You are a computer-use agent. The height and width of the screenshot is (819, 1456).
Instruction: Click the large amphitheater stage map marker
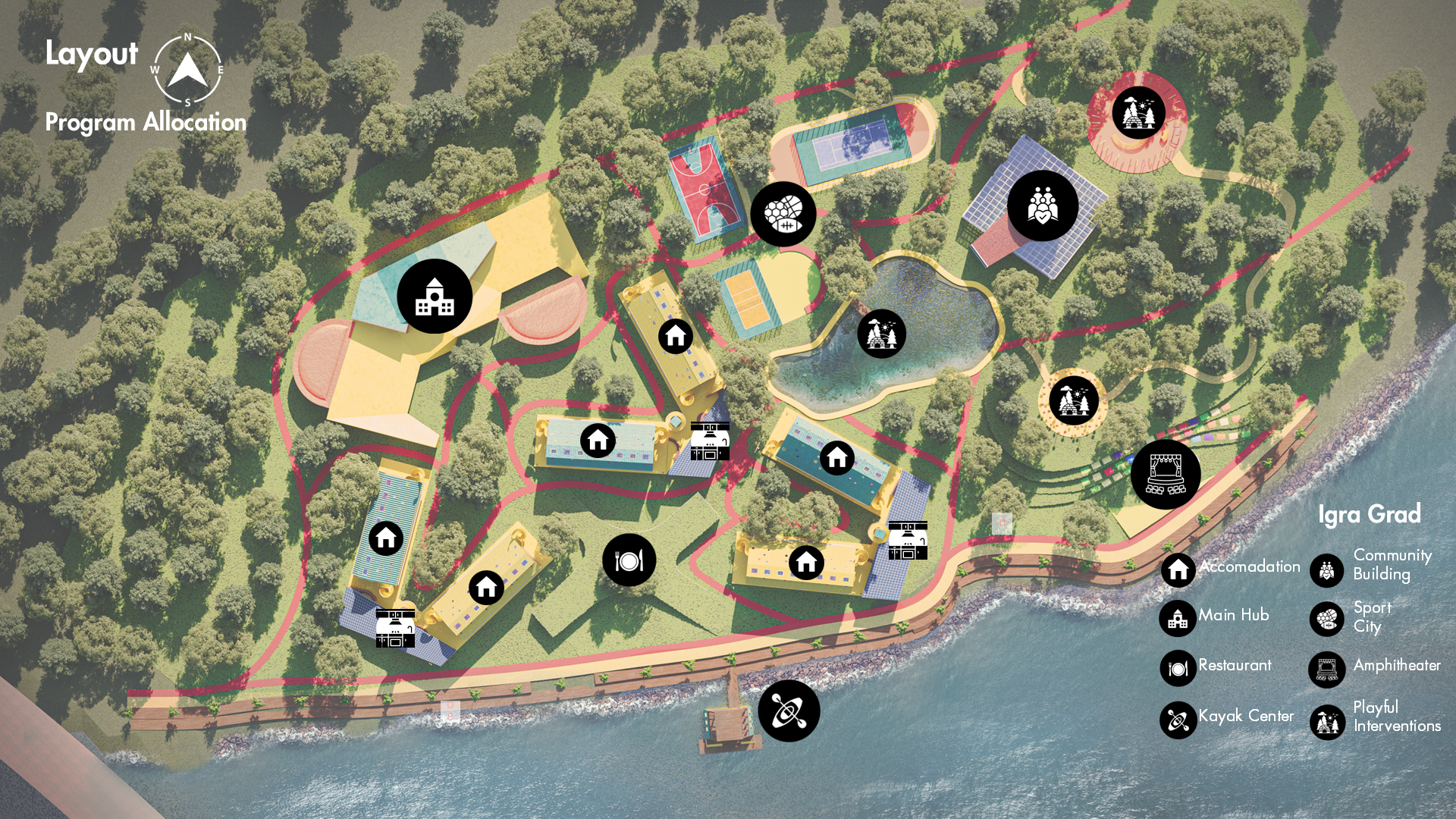1166,475
